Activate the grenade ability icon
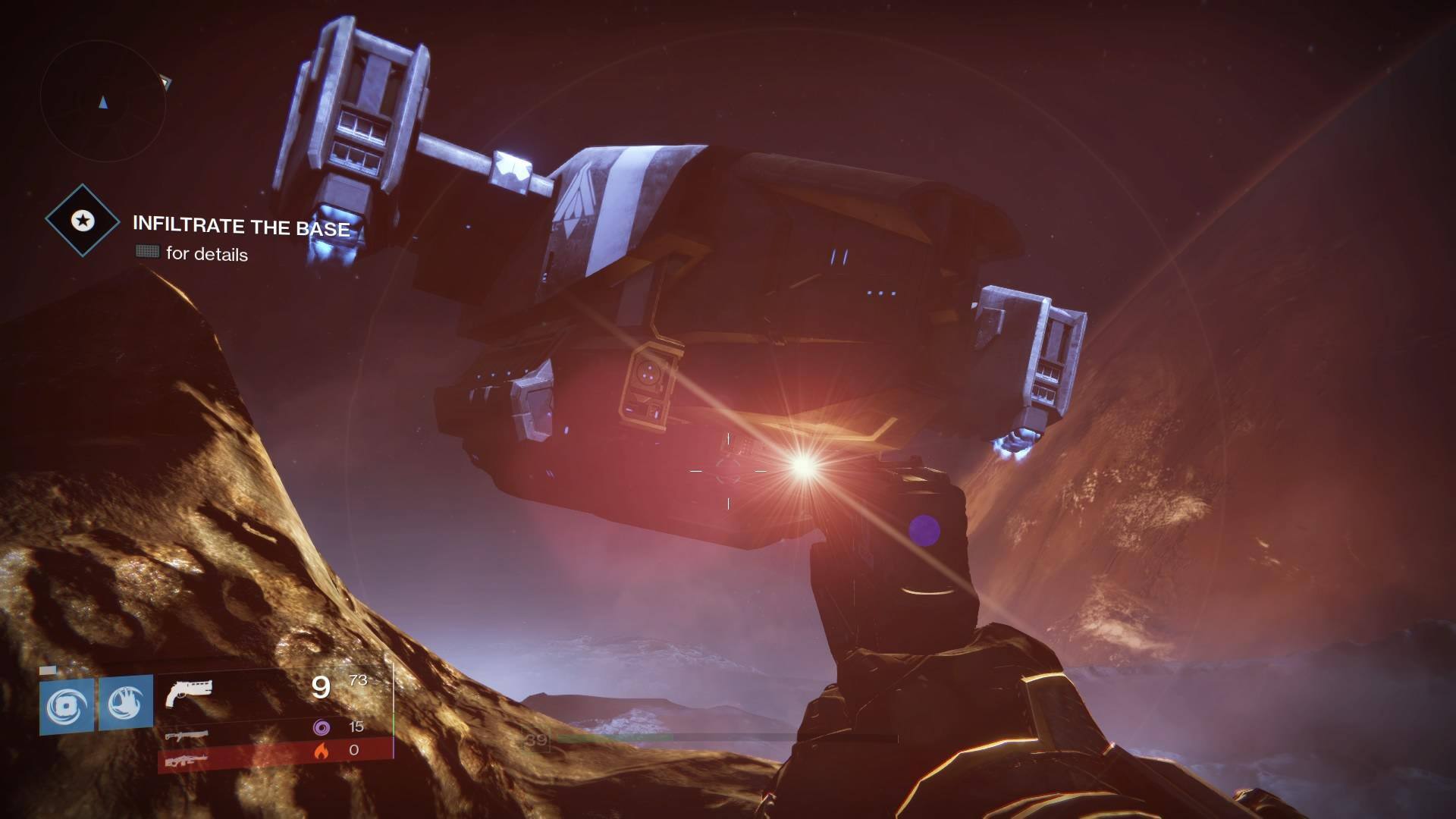Screen dimensions: 1456x819 coord(67,705)
